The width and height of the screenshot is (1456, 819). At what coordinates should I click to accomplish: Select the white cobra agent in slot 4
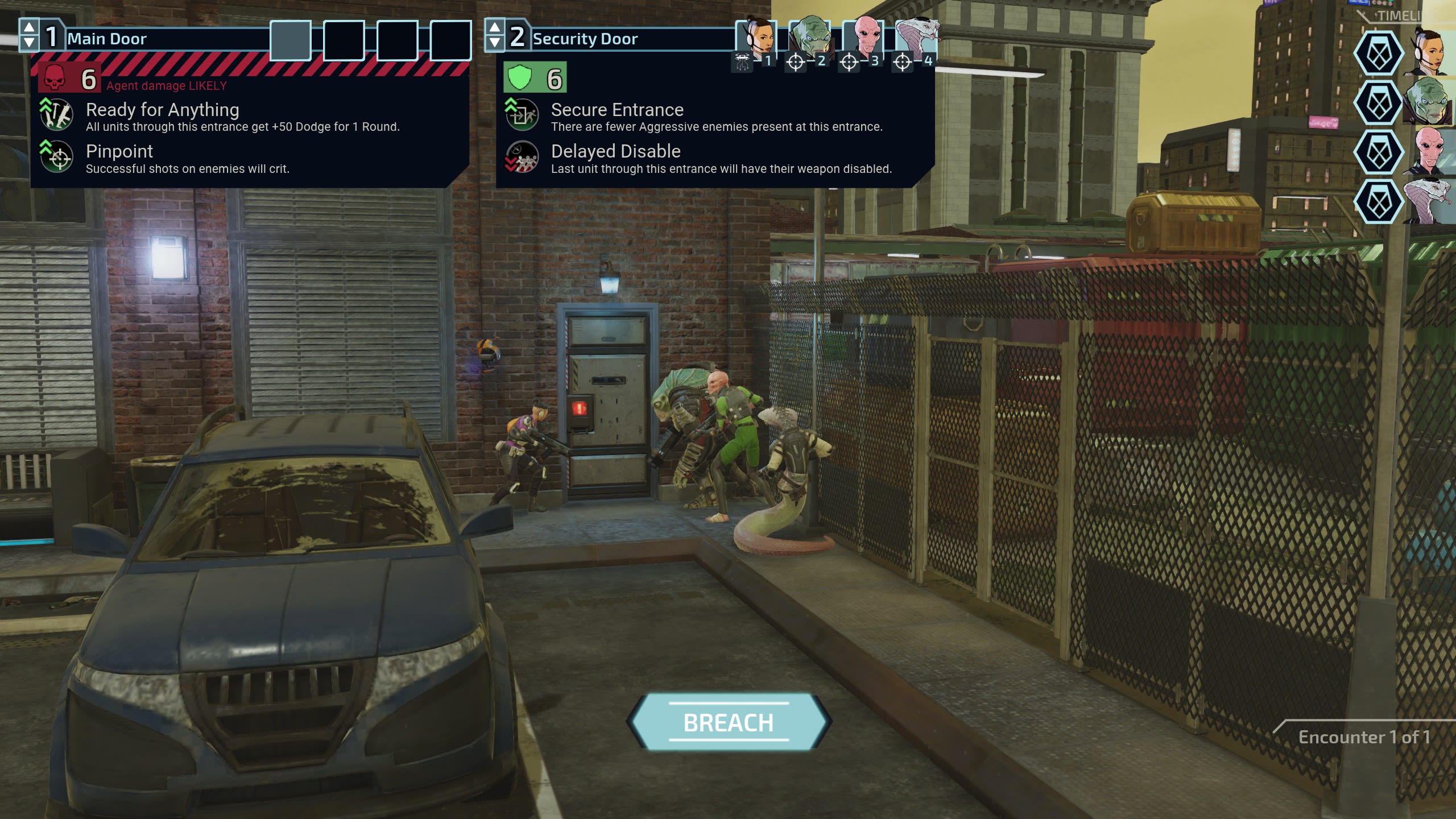[x=916, y=37]
